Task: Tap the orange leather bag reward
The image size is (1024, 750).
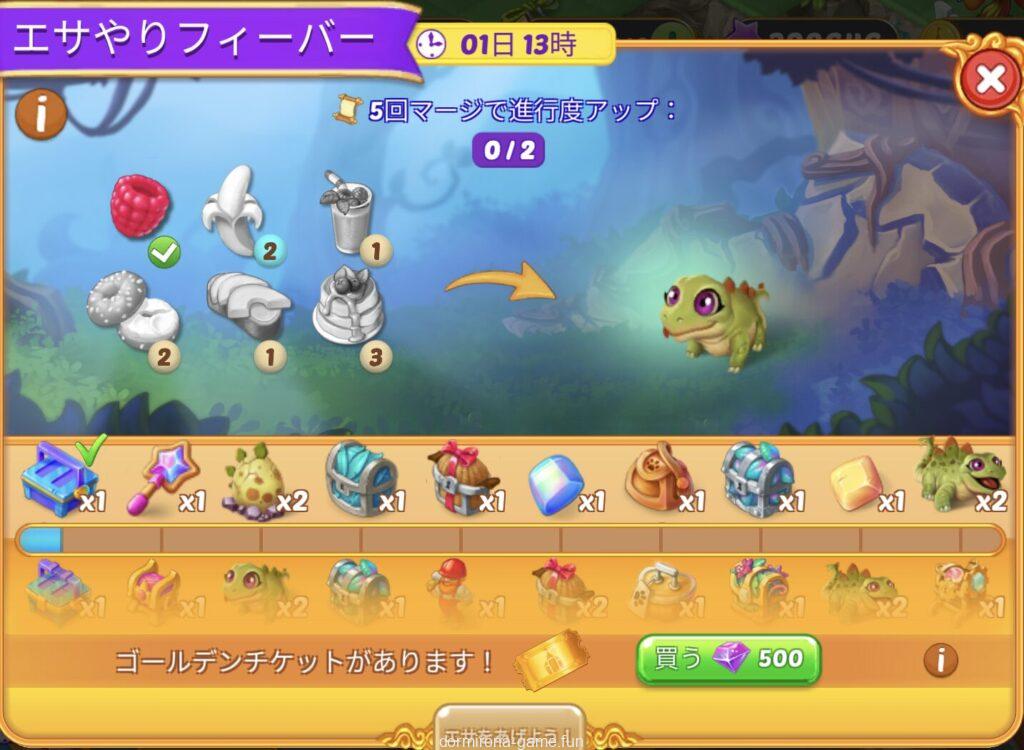Action: [655, 479]
